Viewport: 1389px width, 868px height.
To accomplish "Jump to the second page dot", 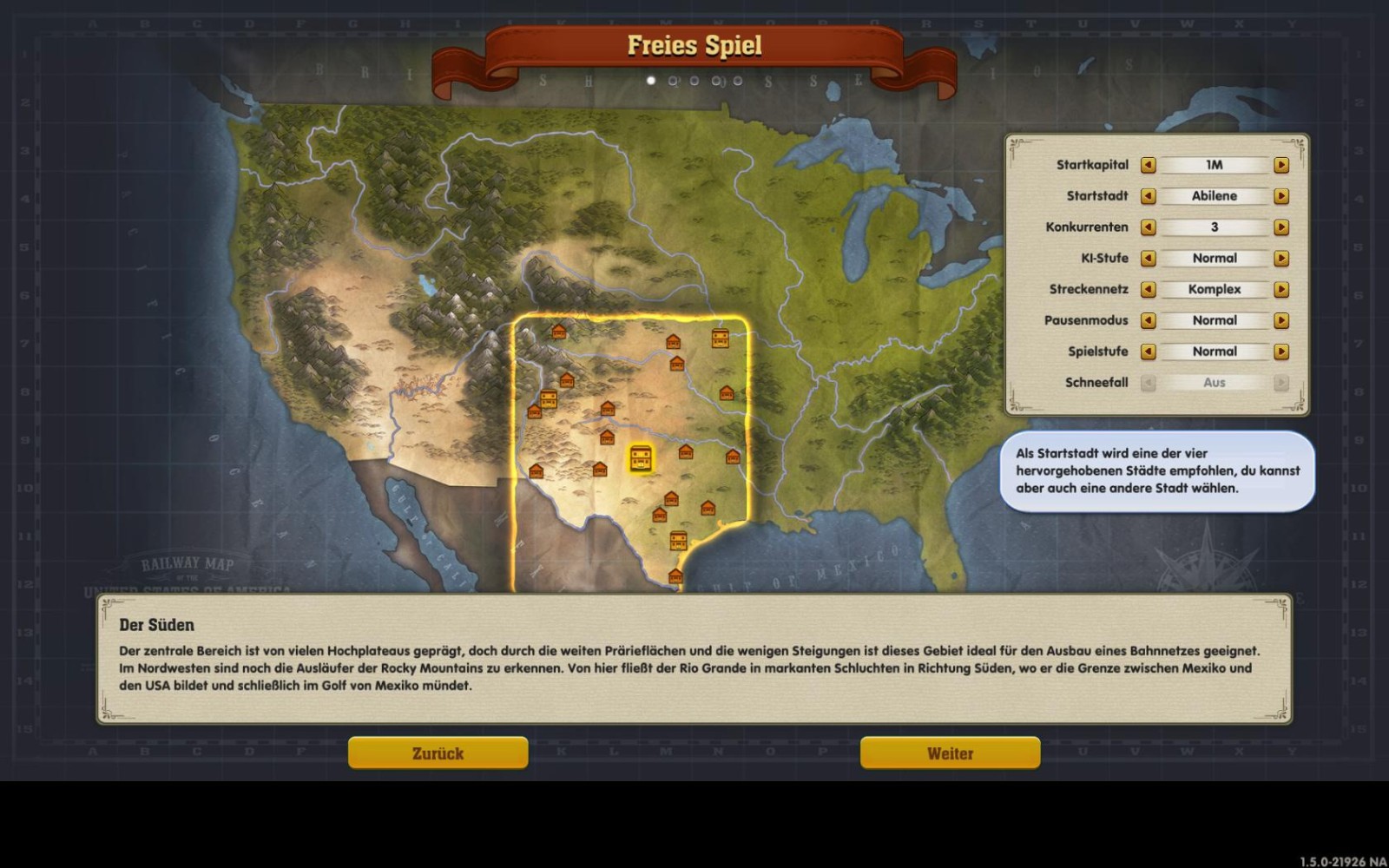I will tap(673, 81).
